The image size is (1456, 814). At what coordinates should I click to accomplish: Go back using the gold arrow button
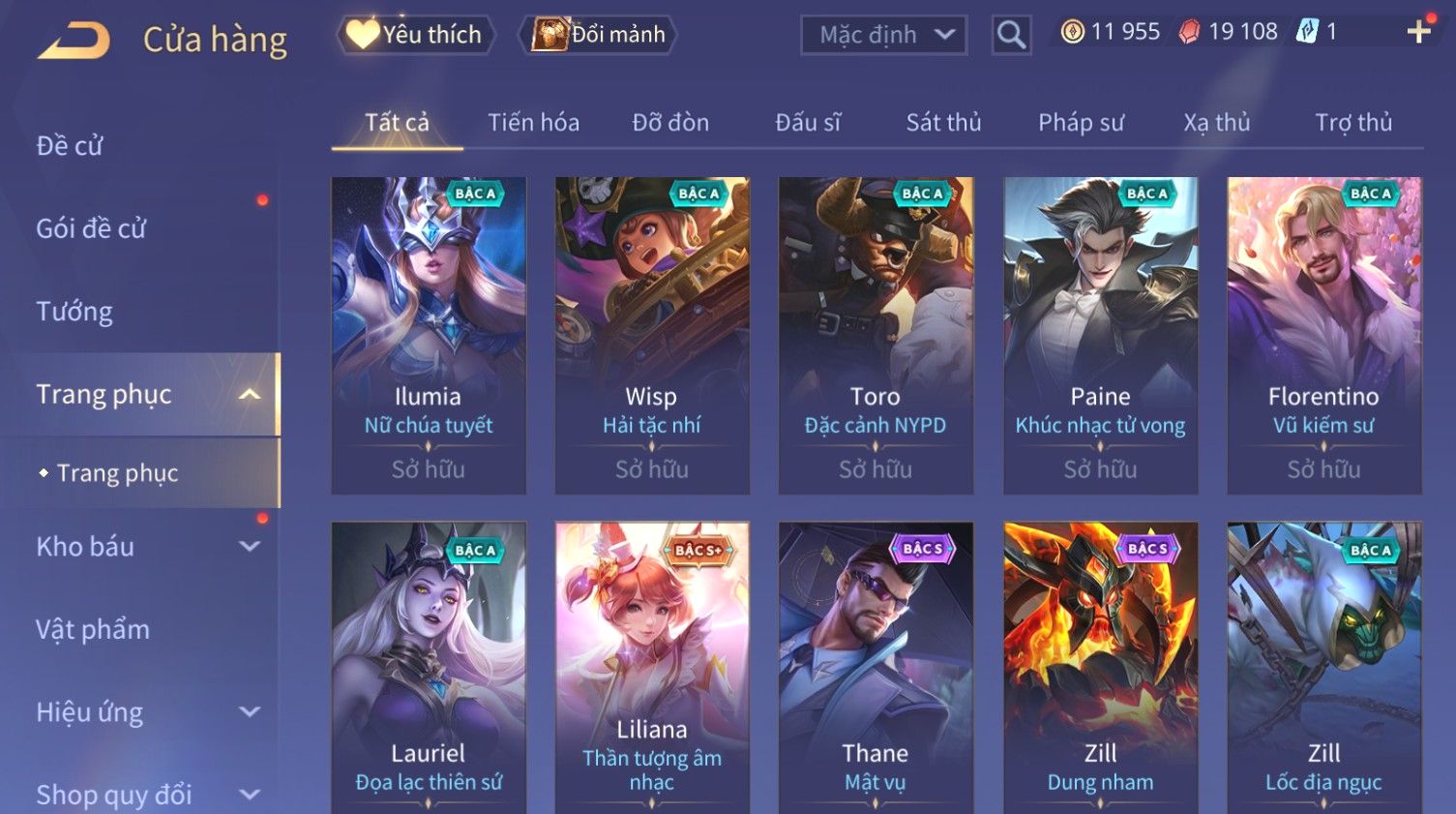(74, 41)
